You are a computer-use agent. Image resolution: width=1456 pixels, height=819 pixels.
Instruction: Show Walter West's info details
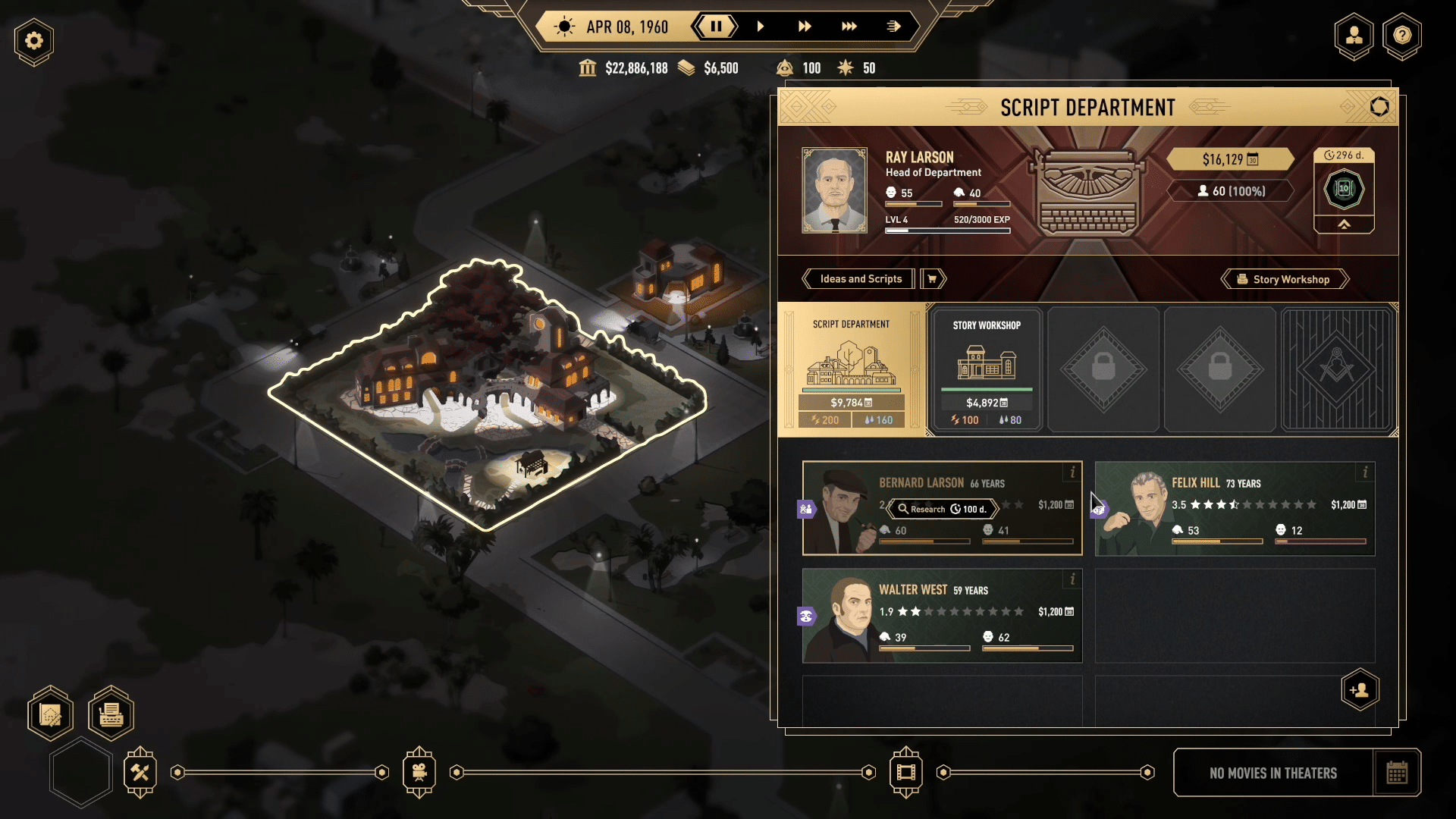pos(1072,579)
